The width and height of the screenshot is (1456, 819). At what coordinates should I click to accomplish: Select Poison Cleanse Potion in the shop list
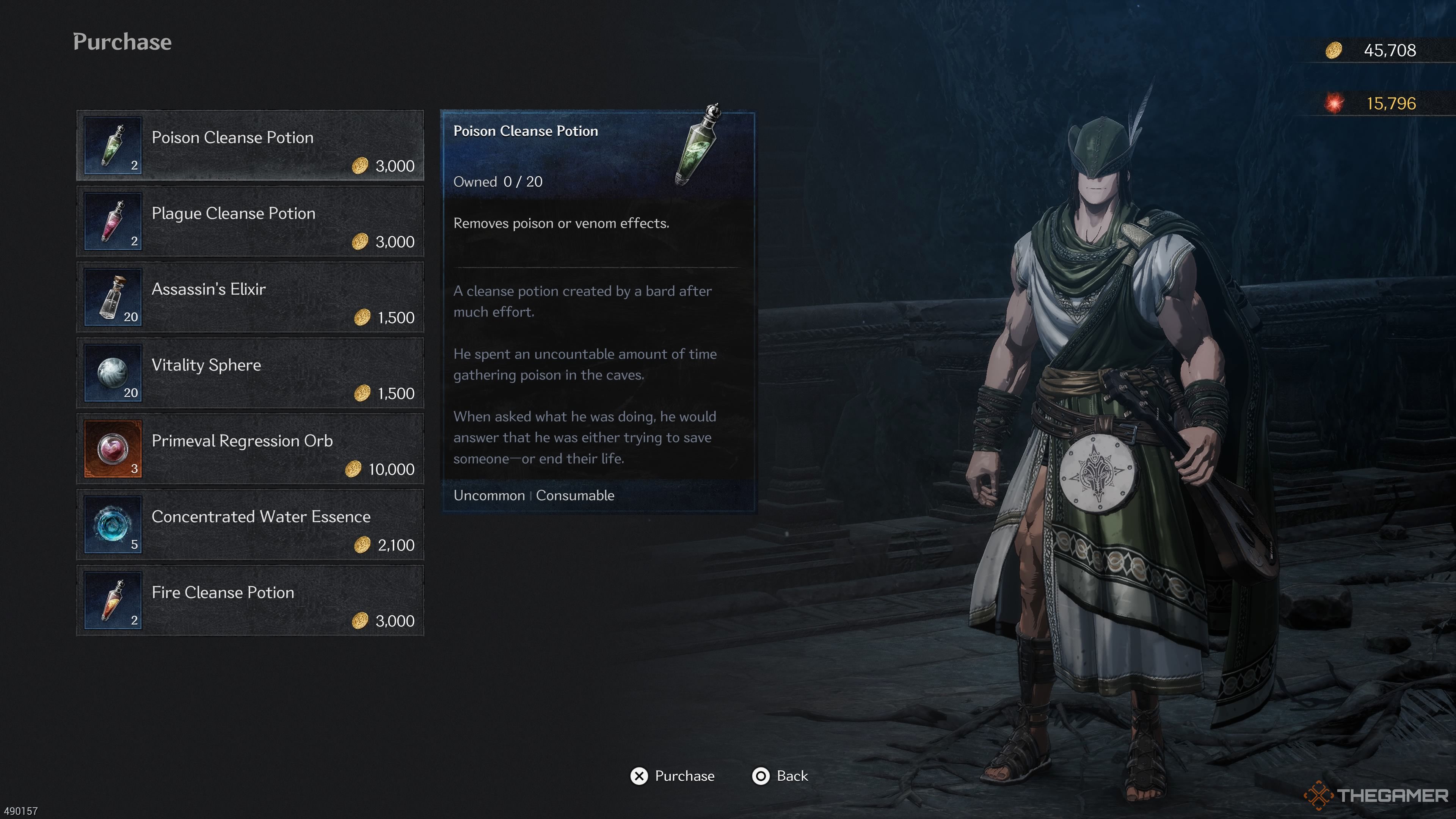tap(250, 146)
